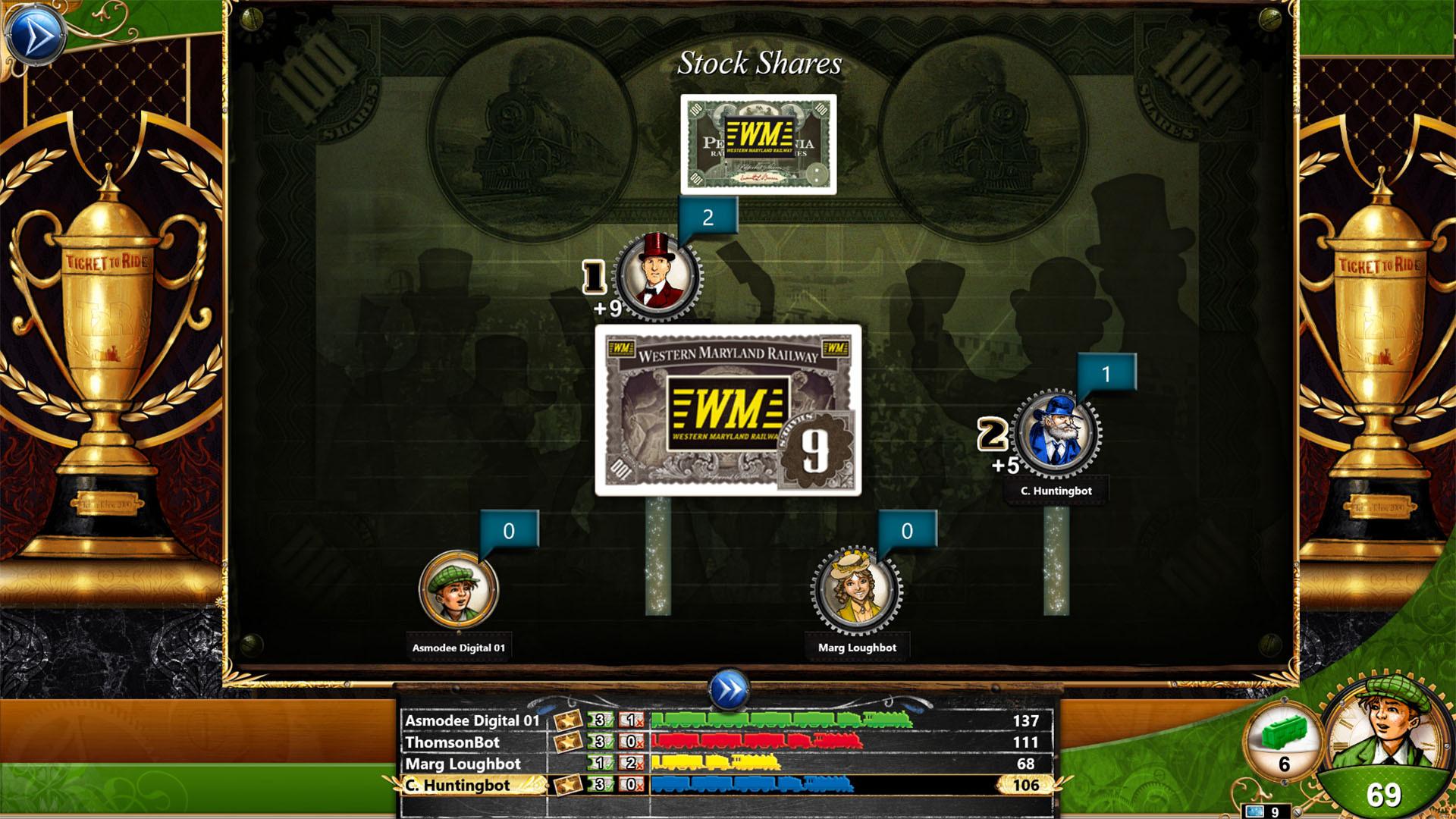Click the Western Maryland Railway stock card
Viewport: 1456px width, 819px height.
coord(730,409)
